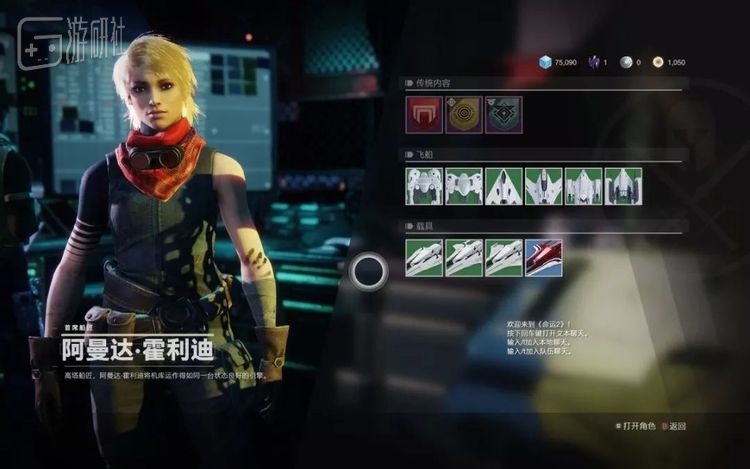Select the red legacy item with arch symbol

(423, 114)
